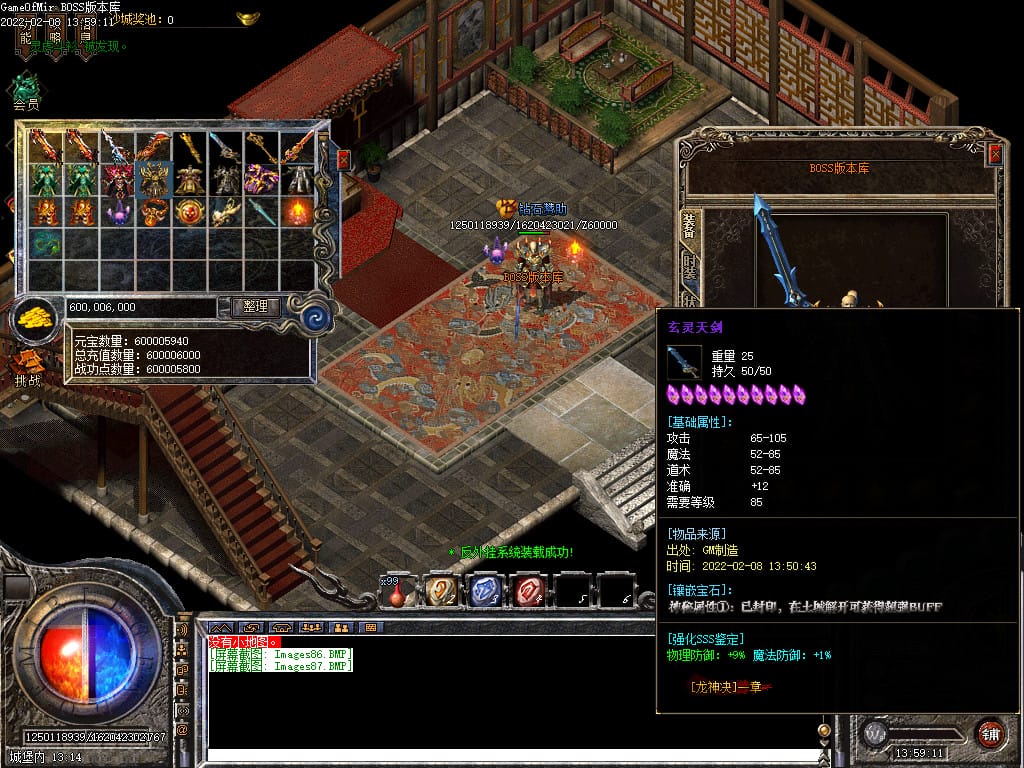Viewport: 1024px width, 768px height.
Task: Select the flame orb item in the bag
Action: [x=298, y=212]
